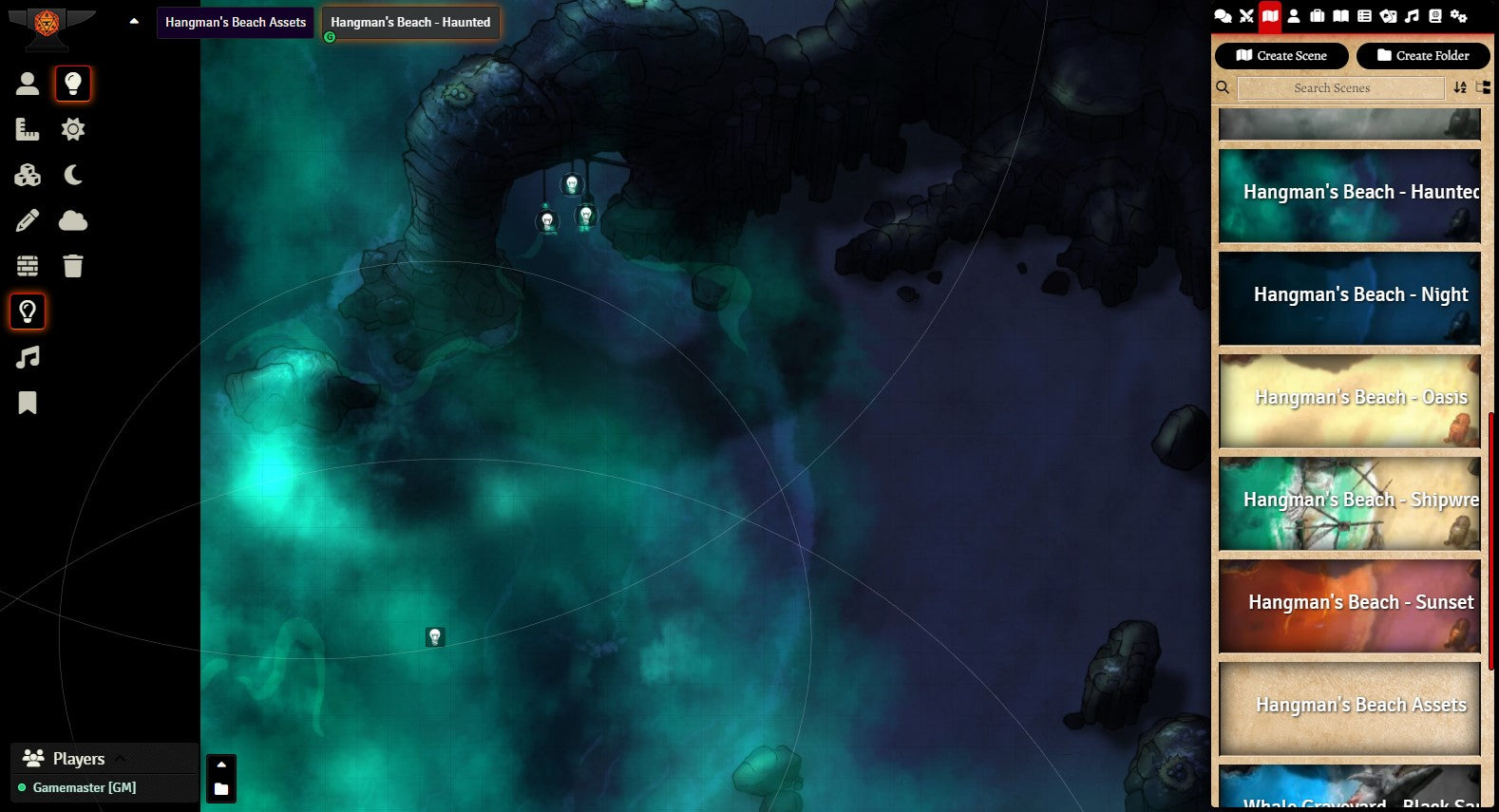Open the Create Scene dialog
1499x812 pixels.
(x=1281, y=56)
